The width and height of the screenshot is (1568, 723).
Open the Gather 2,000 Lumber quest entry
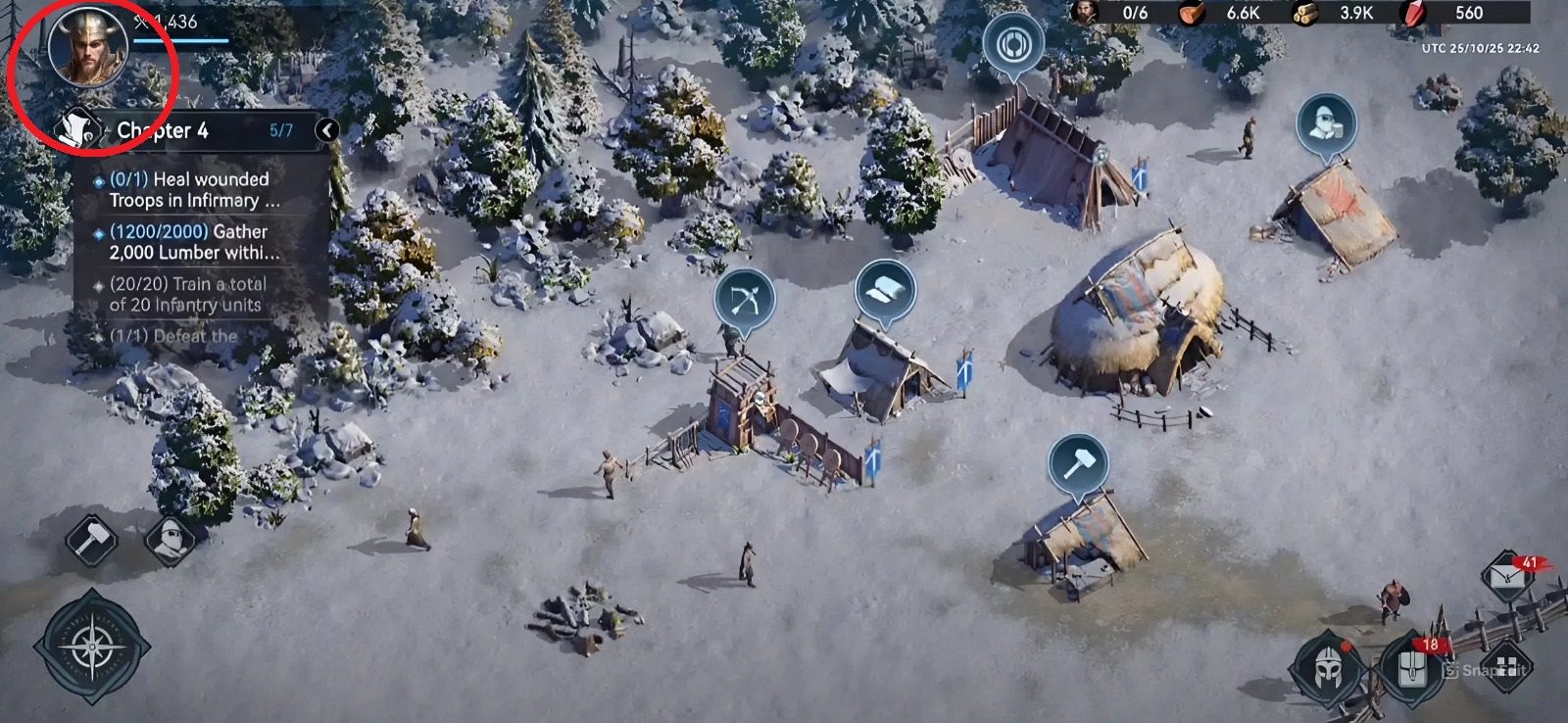coord(186,244)
